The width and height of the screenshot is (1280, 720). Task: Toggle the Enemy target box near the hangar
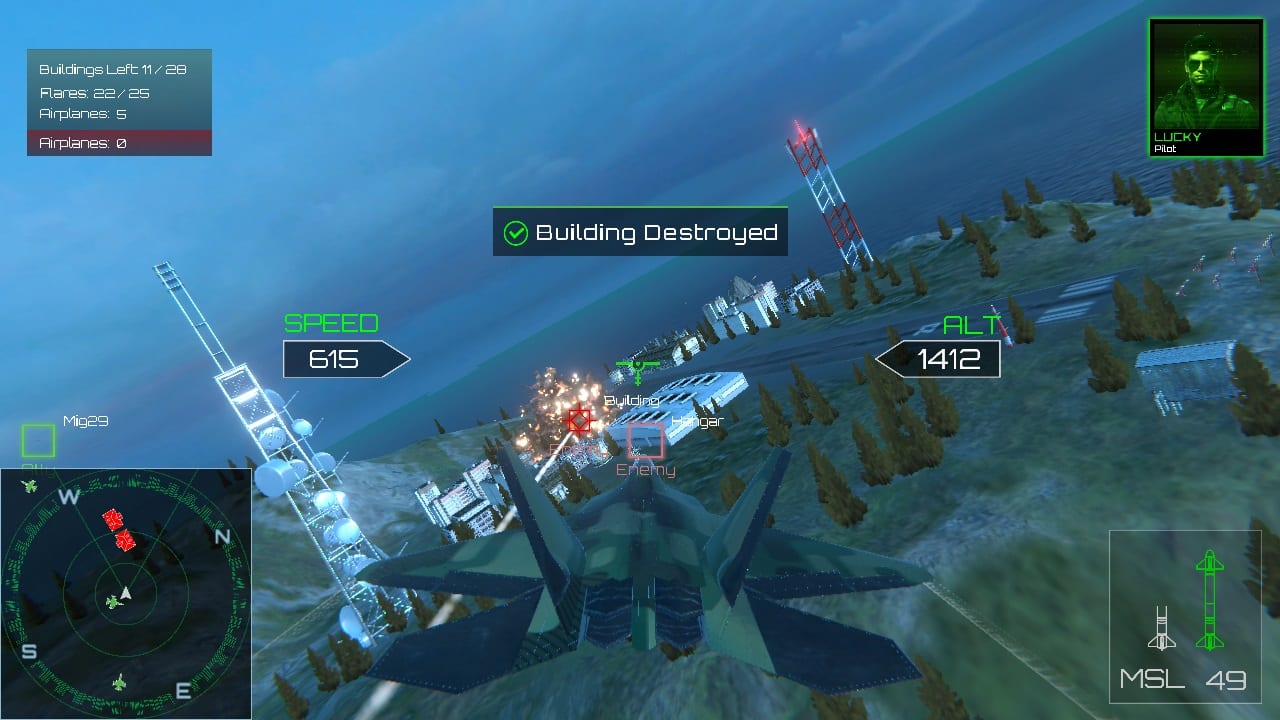[648, 443]
